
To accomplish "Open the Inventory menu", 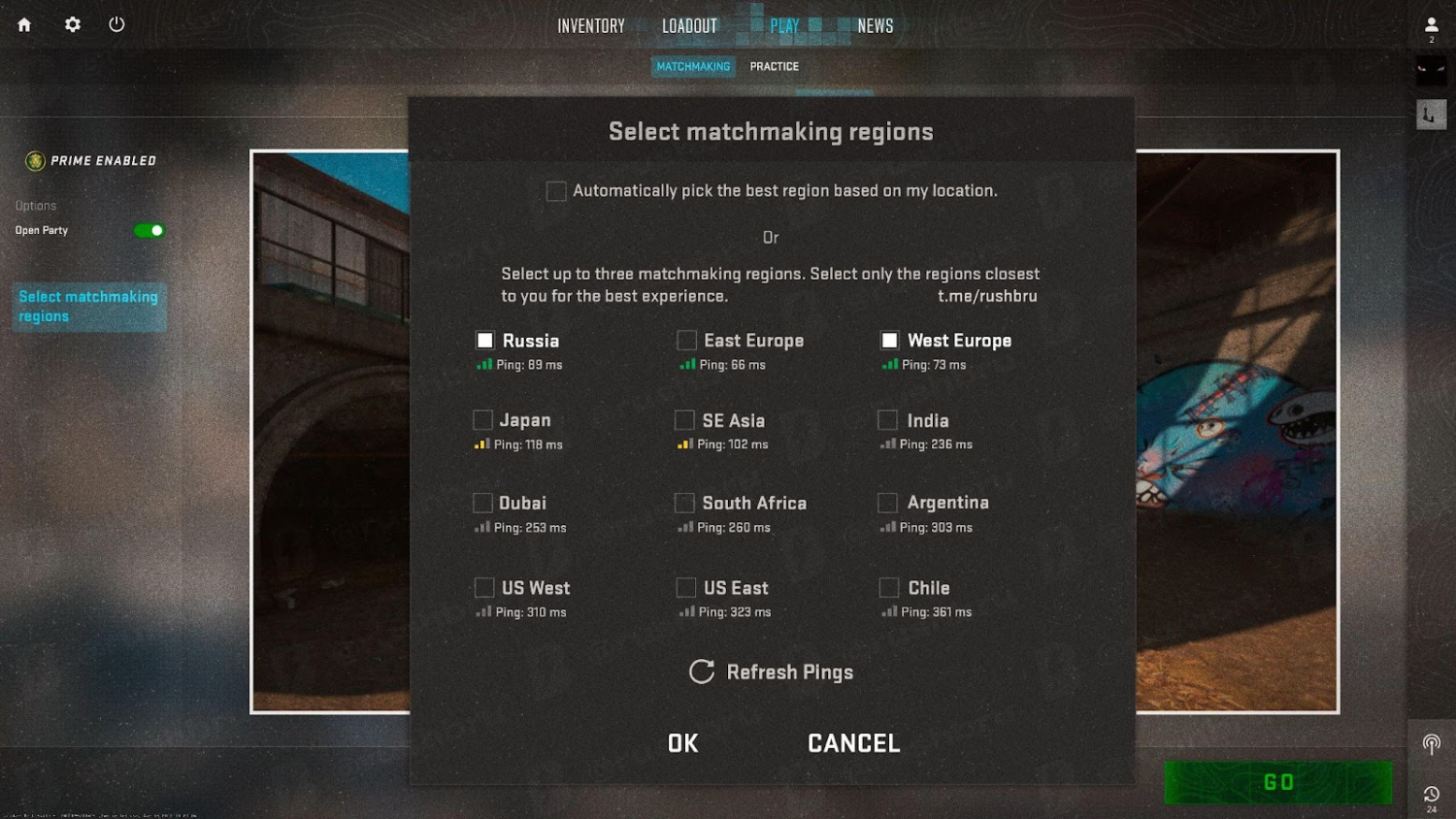I will click(590, 25).
